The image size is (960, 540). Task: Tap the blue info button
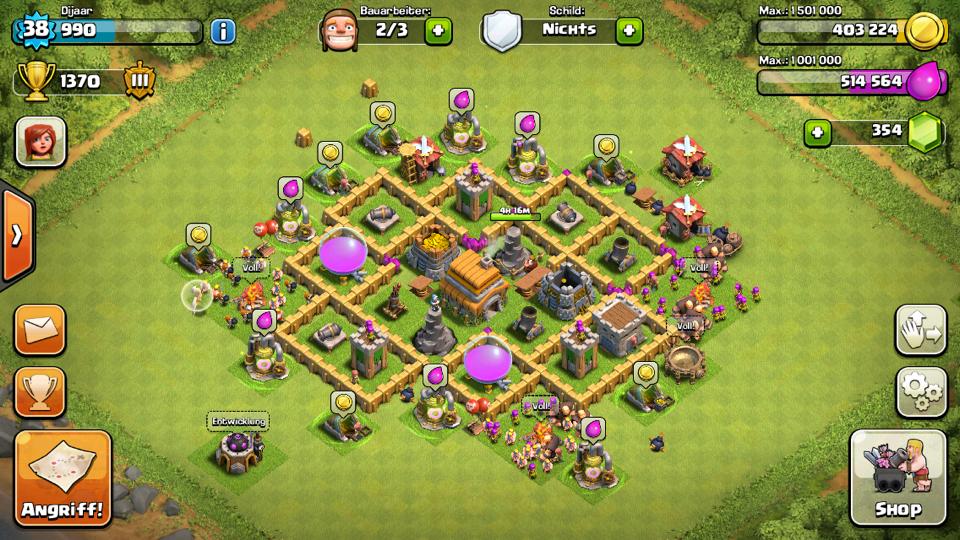point(223,31)
